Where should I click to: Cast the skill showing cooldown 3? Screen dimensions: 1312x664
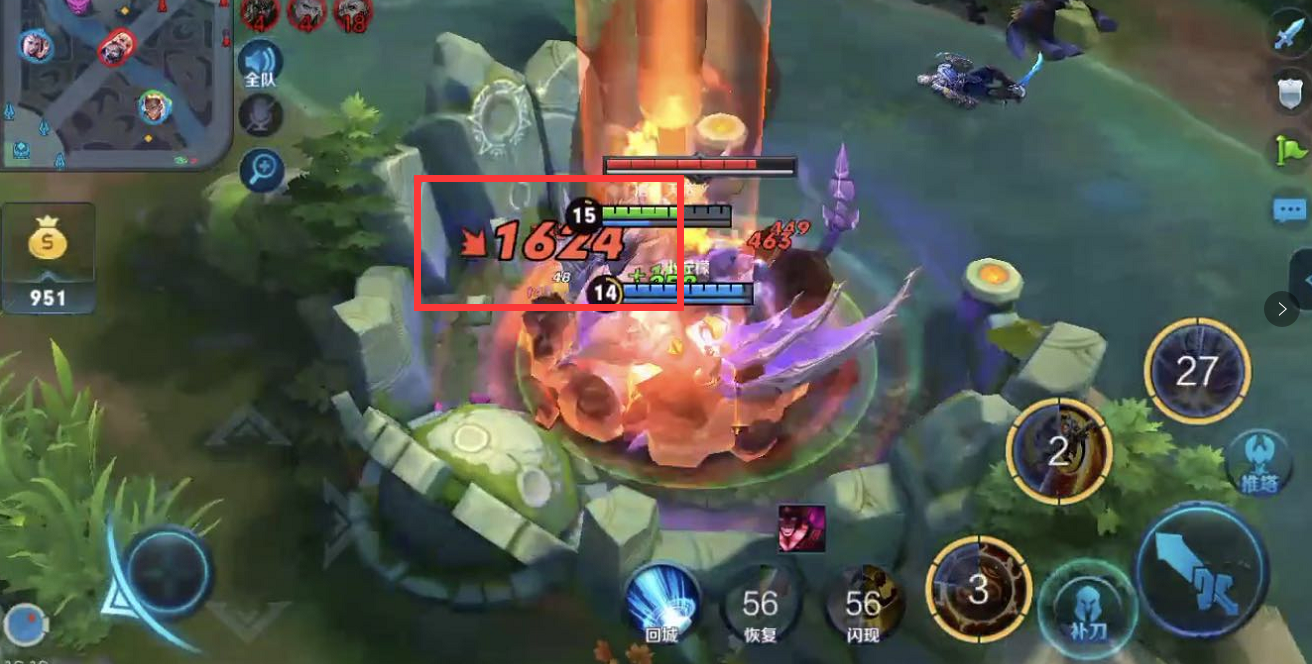coord(977,589)
